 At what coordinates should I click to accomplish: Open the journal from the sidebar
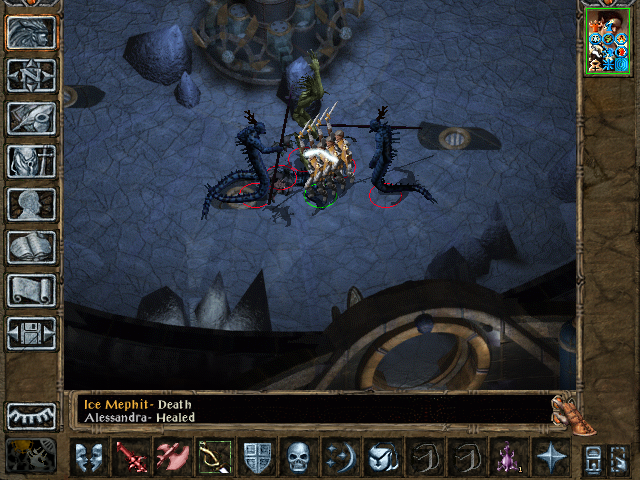click(31, 118)
